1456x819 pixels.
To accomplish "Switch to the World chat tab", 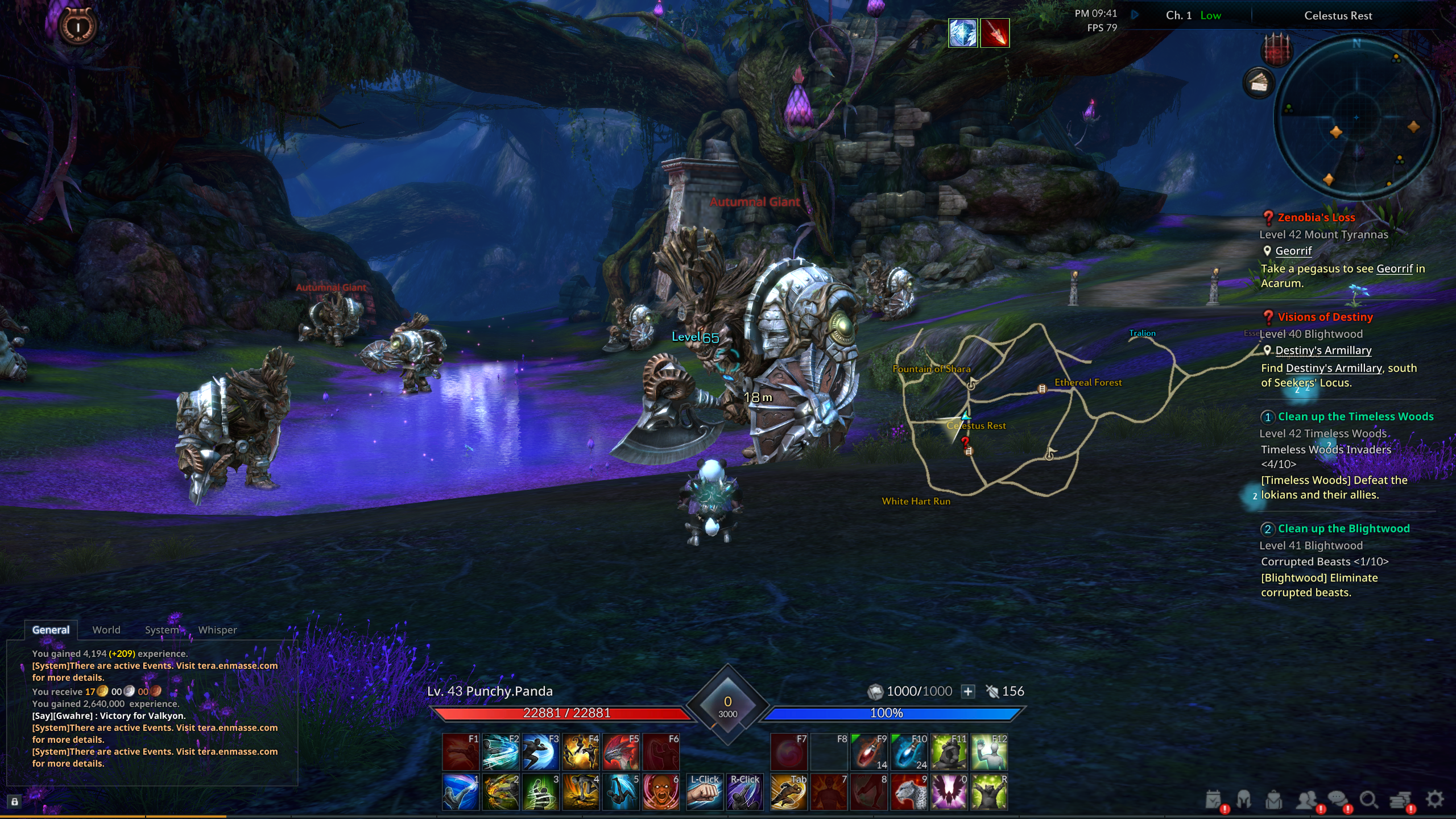I will [106, 630].
